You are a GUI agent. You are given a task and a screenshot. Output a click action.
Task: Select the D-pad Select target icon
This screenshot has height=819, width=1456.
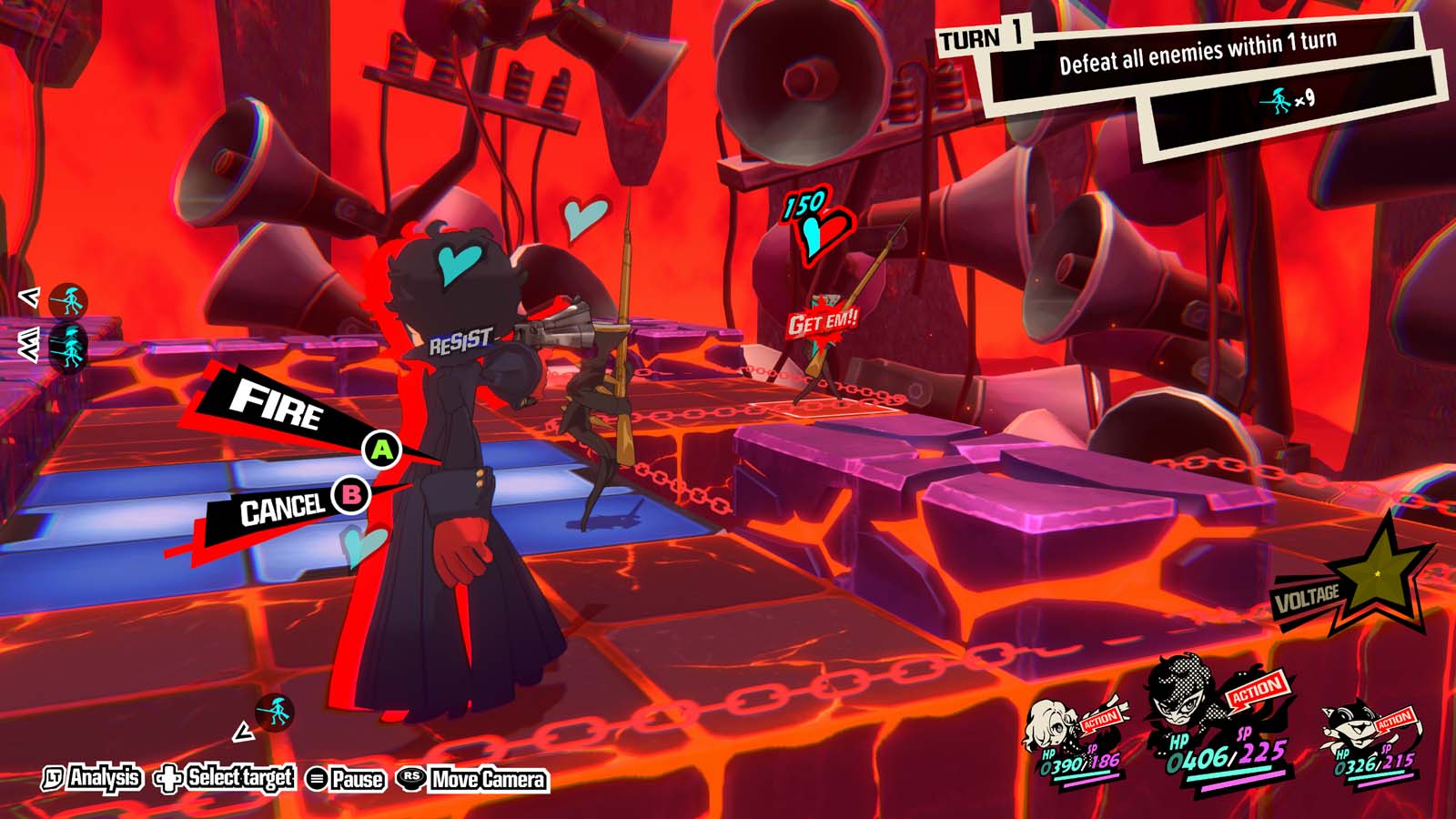click(x=169, y=779)
